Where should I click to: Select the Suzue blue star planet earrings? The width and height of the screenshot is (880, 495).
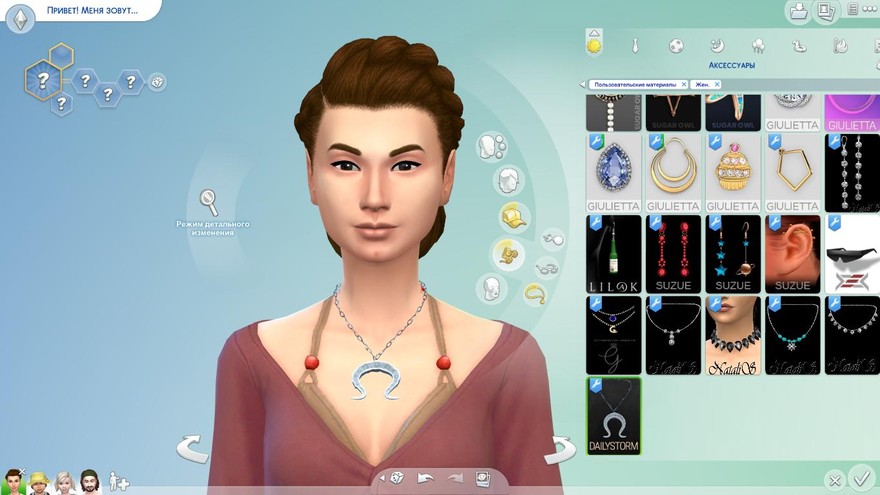(x=733, y=253)
